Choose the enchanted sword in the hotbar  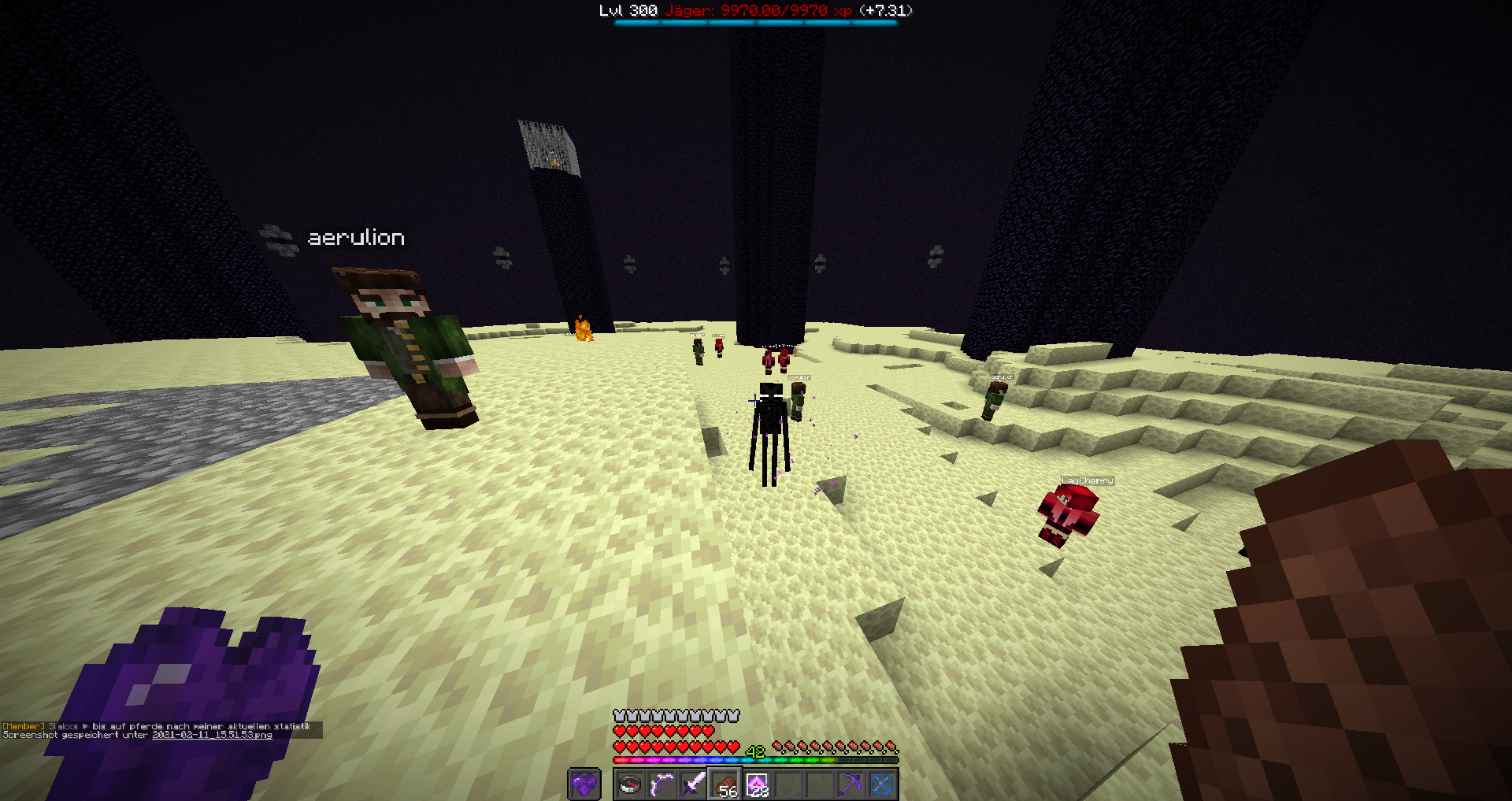(693, 784)
